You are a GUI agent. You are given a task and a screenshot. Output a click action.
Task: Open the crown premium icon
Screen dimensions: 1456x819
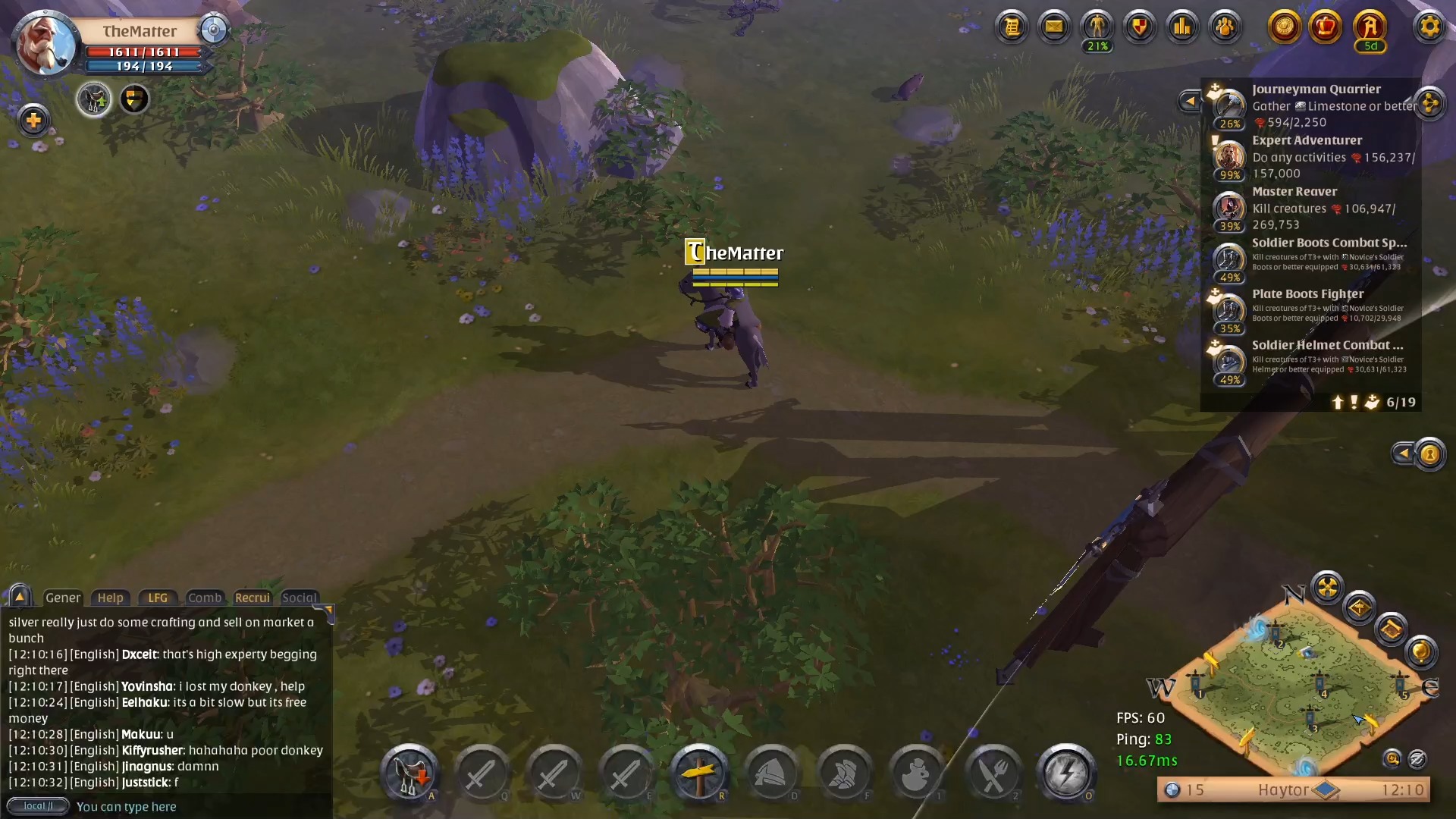coord(1326,27)
